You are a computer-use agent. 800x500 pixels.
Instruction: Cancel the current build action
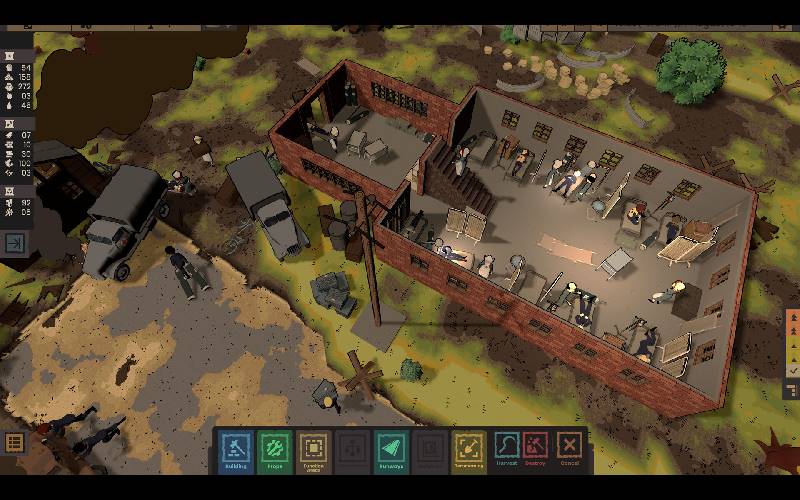point(570,445)
